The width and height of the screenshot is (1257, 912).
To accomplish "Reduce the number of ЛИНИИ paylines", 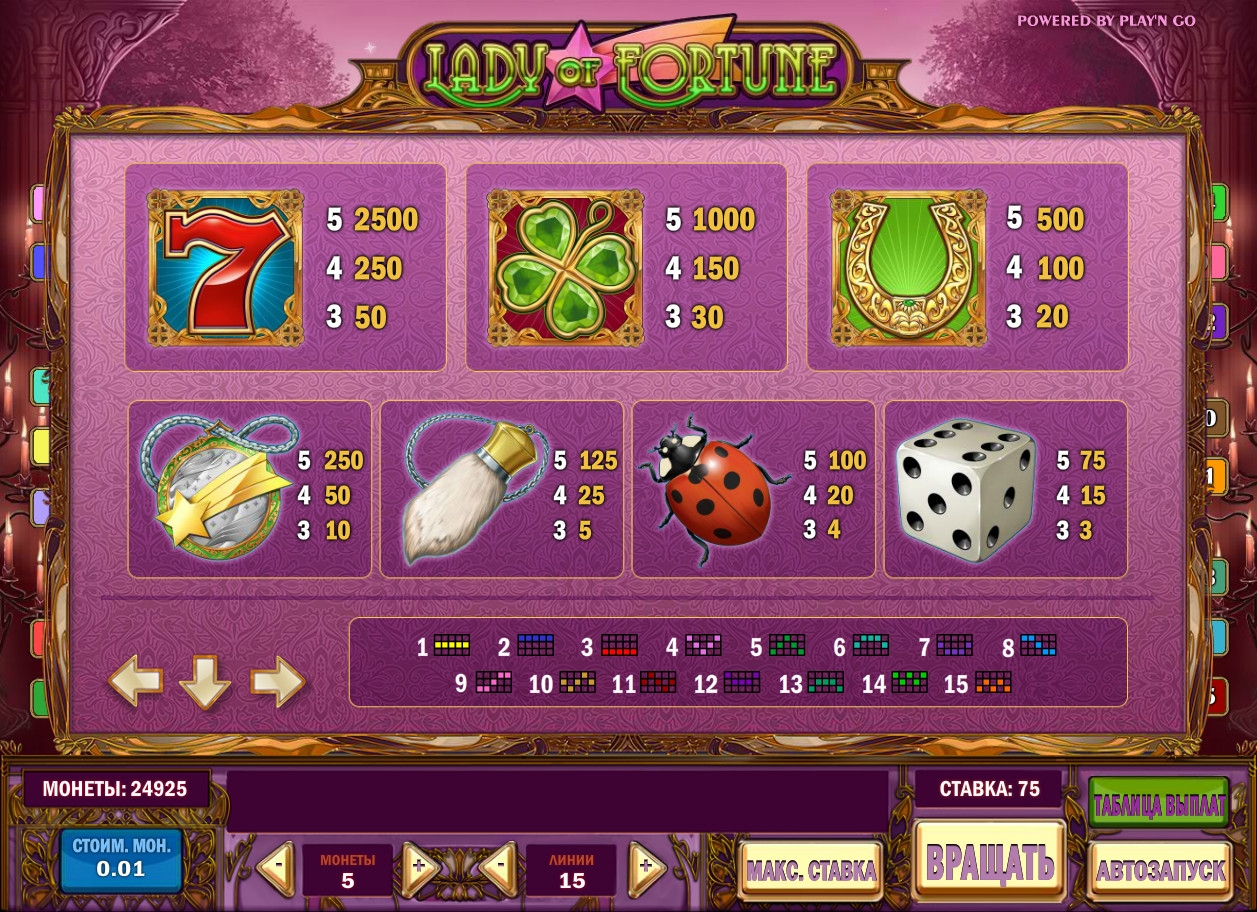I will coord(498,867).
